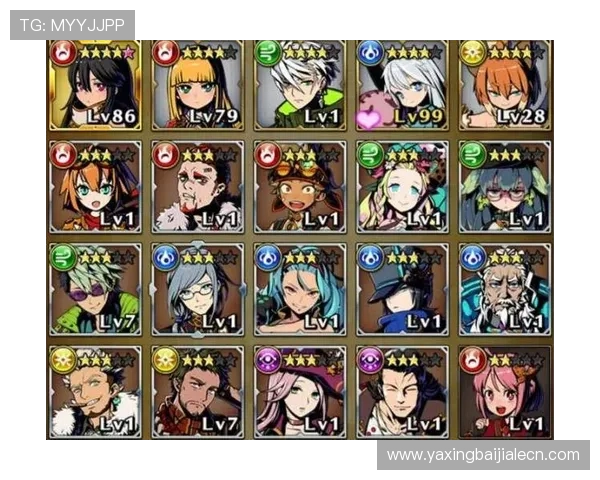Select the purple-sunglasses man at Lv7
The width and height of the screenshot is (600, 480).
click(95, 289)
